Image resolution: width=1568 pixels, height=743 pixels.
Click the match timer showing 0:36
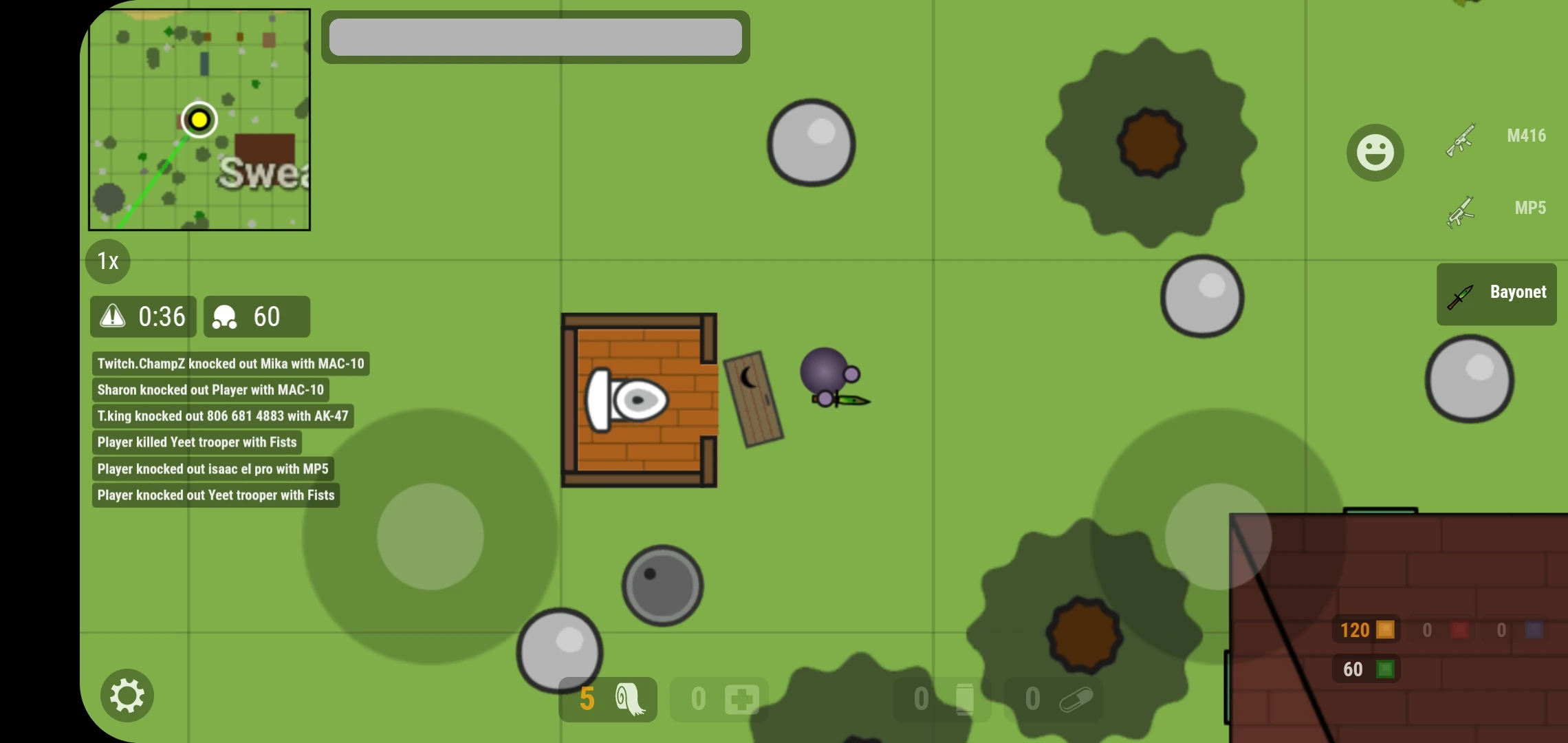pyautogui.click(x=142, y=316)
